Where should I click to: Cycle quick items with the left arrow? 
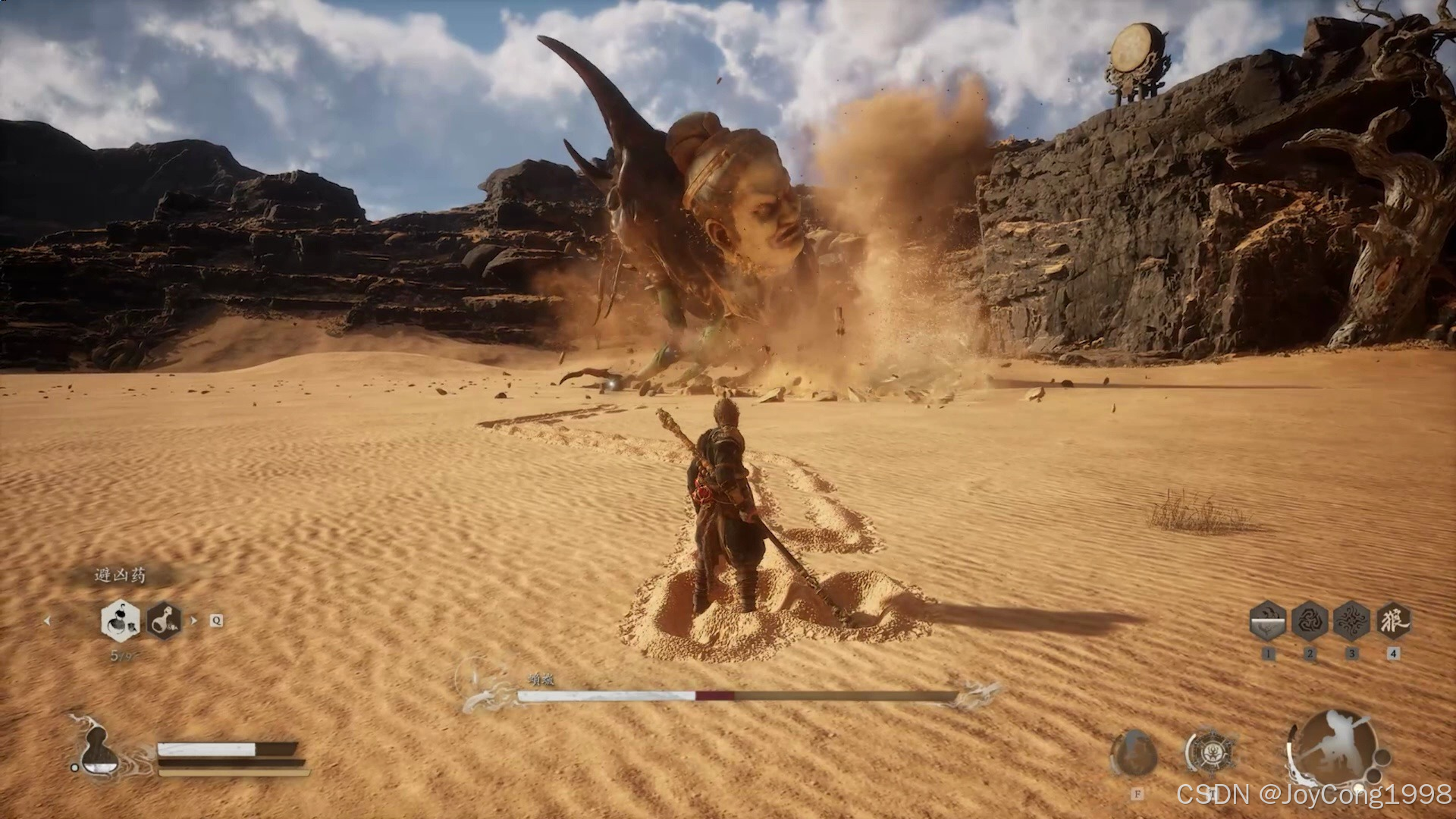[47, 620]
